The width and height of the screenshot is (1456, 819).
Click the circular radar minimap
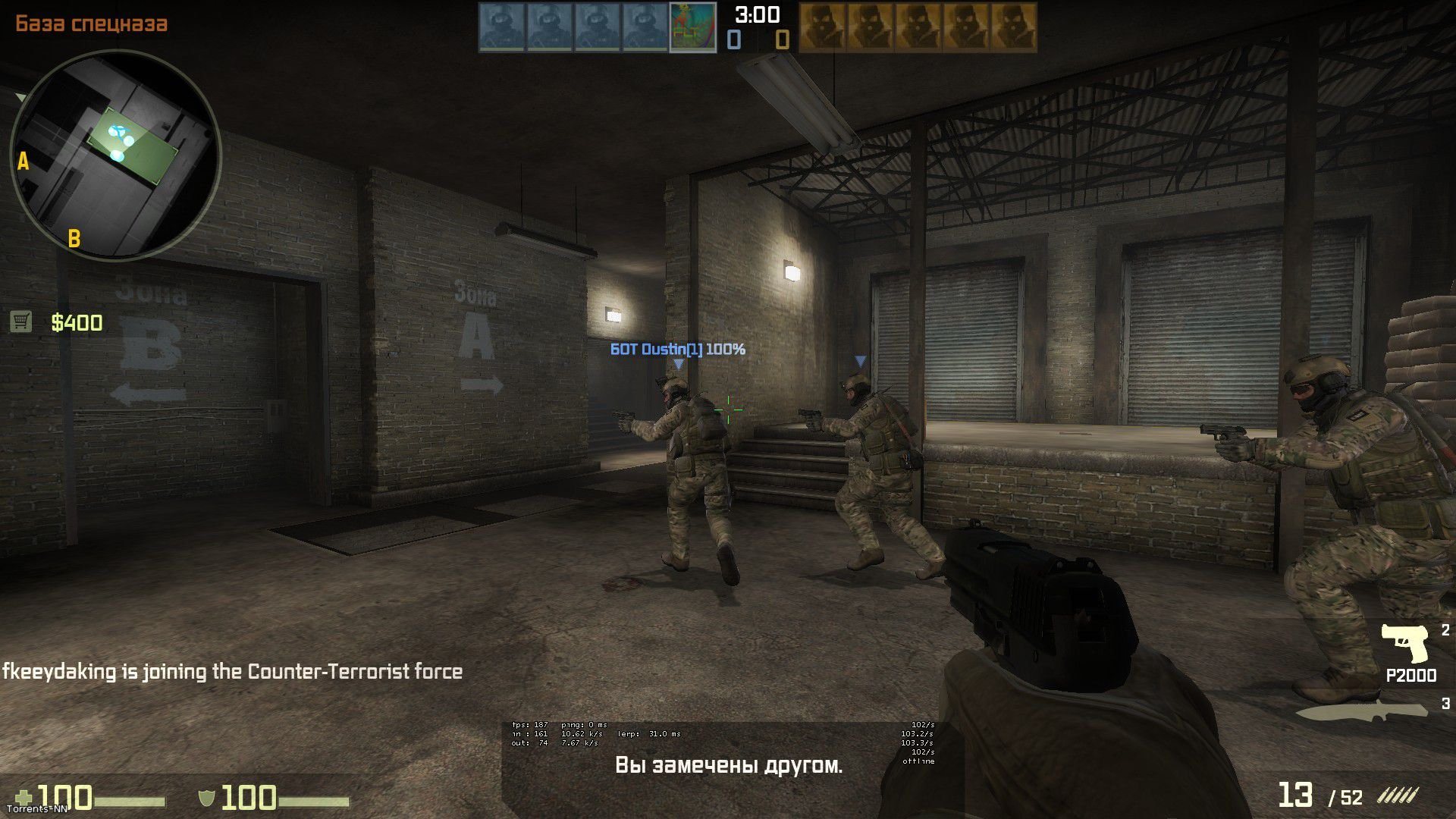click(x=115, y=155)
